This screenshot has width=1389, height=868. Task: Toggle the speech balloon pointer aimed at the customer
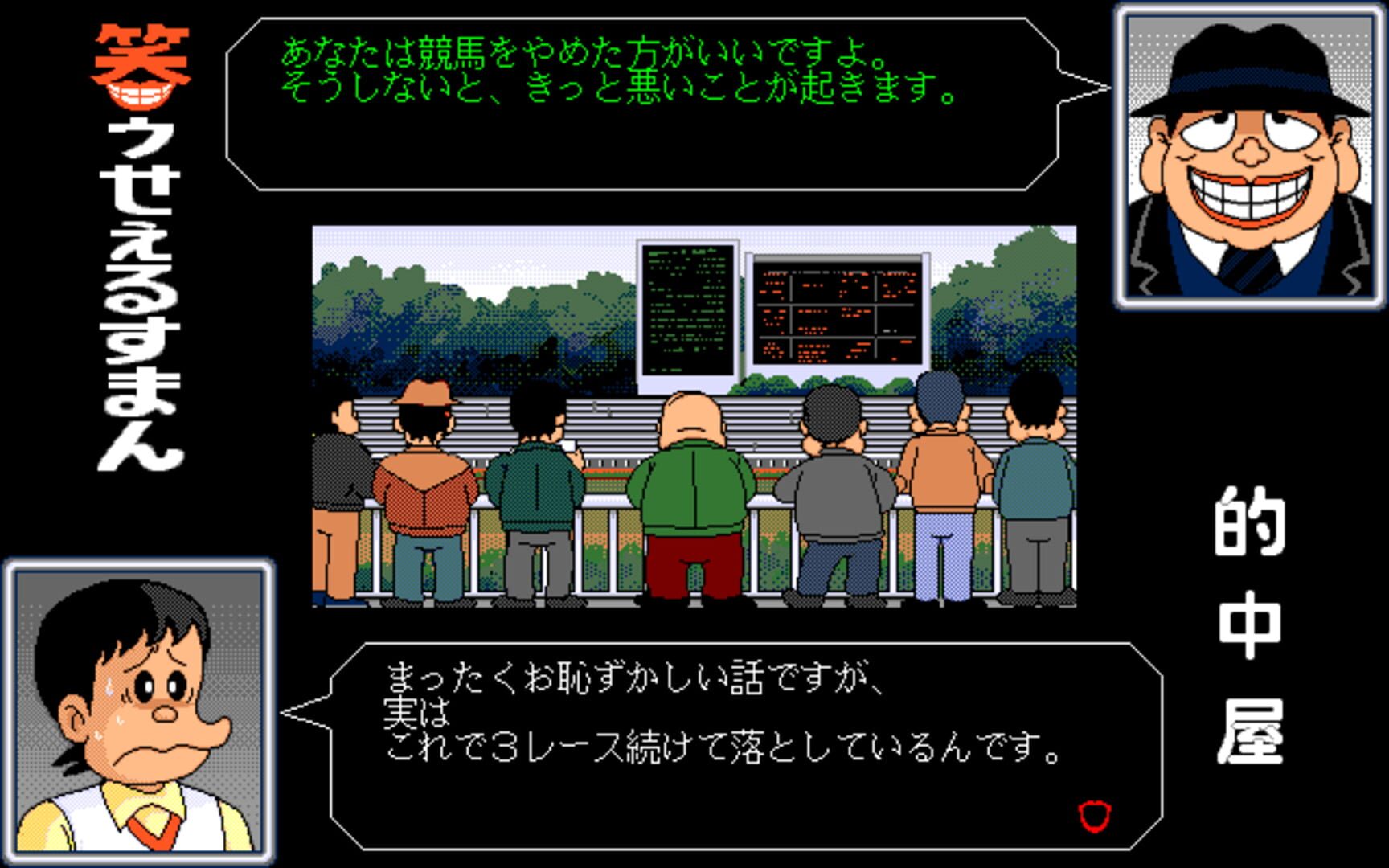pos(305,711)
